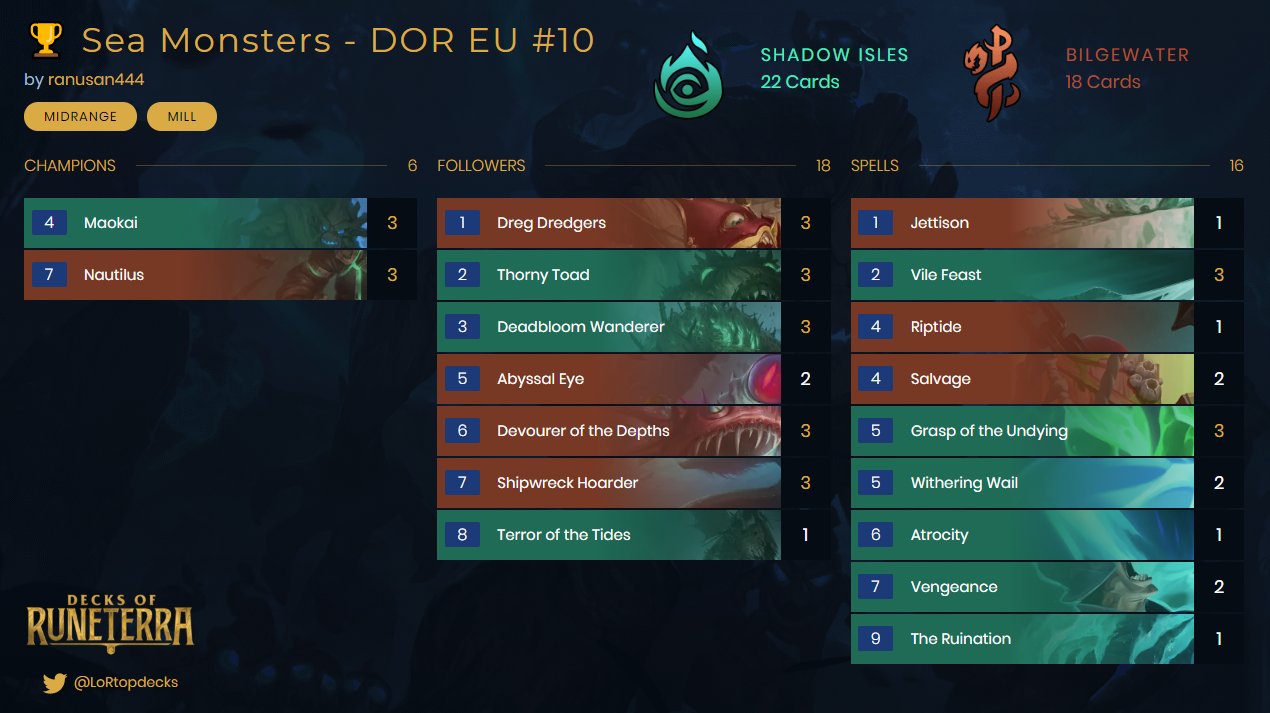Open the Deadbloom Wanderer card entry
Viewport: 1270px width, 713px height.
tap(608, 327)
